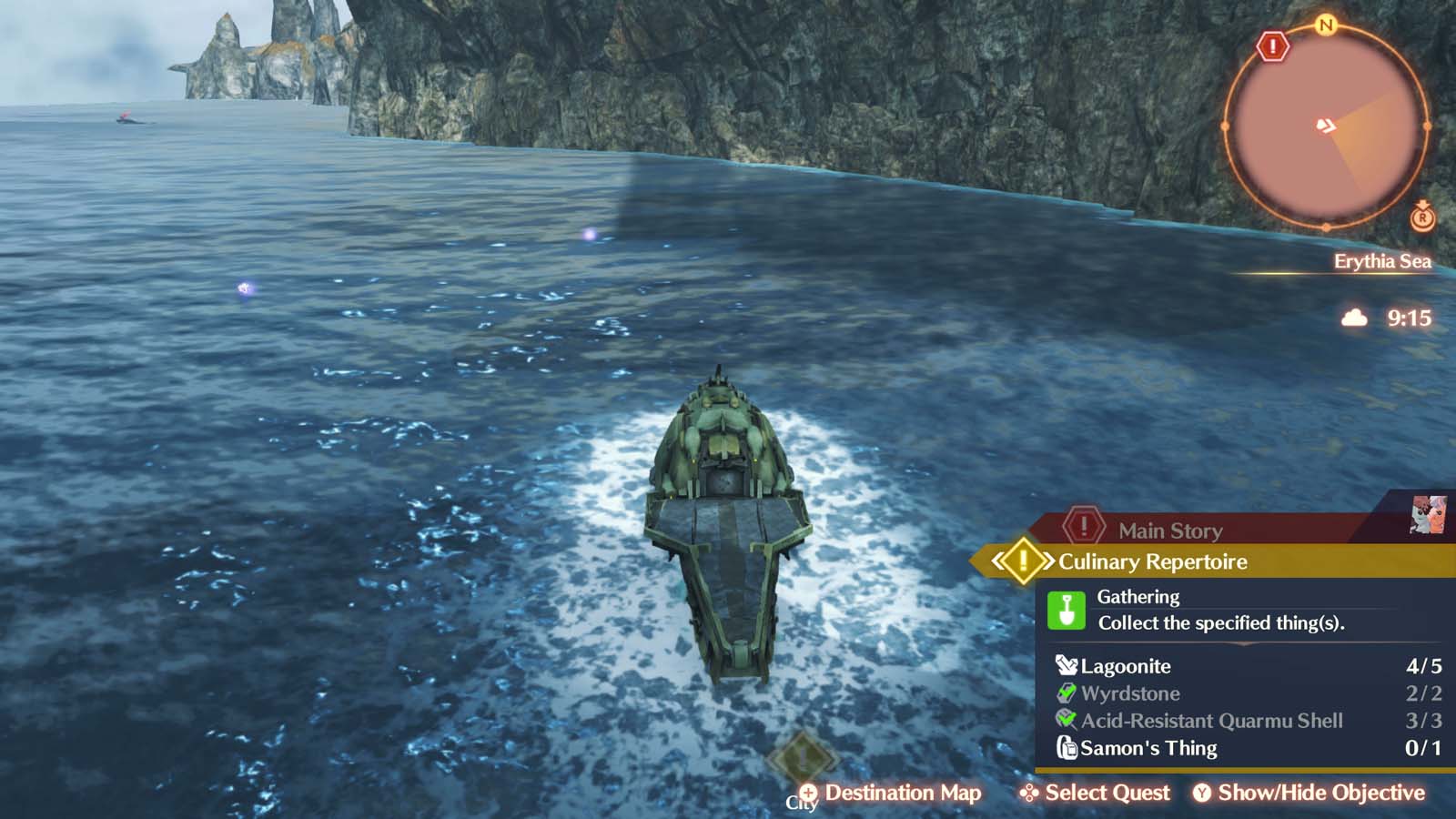Toggle the checkmark beside Acid-Resistant Quarmu Shell
Screen dimensions: 1456x819
(1067, 720)
